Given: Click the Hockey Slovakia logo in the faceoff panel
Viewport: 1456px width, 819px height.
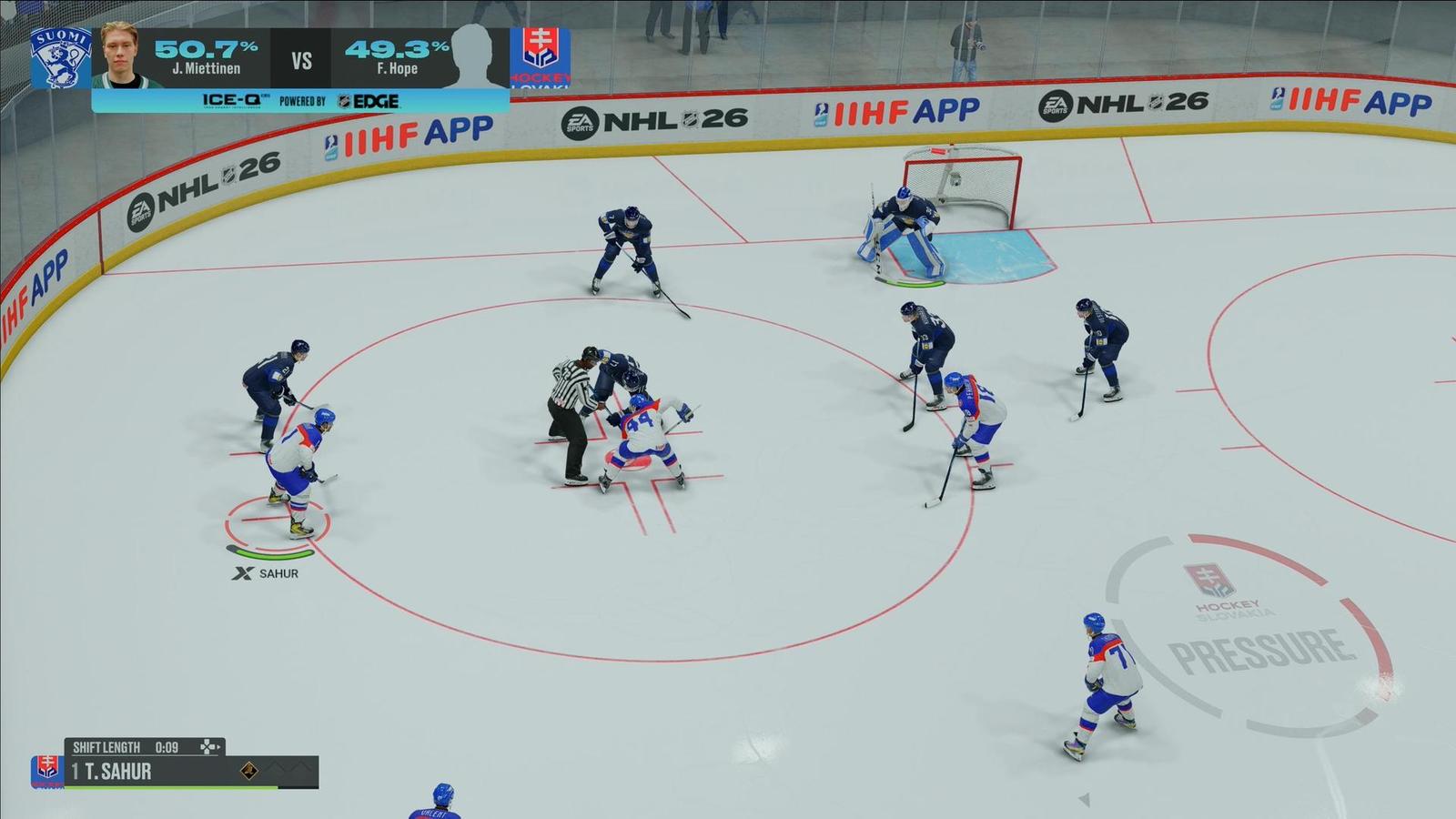Looking at the screenshot, I should (541, 57).
